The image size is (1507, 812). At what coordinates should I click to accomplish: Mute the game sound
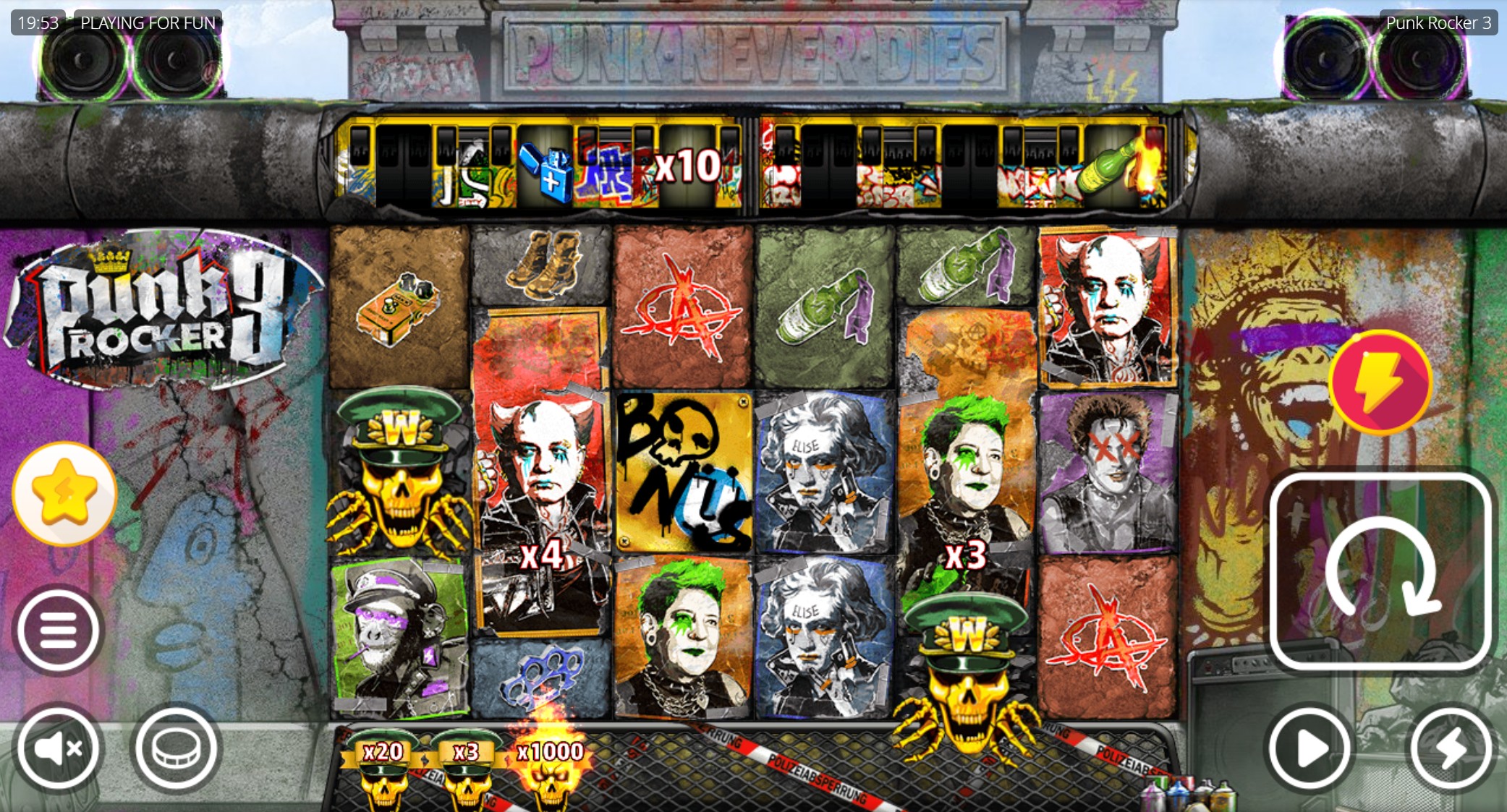60,749
